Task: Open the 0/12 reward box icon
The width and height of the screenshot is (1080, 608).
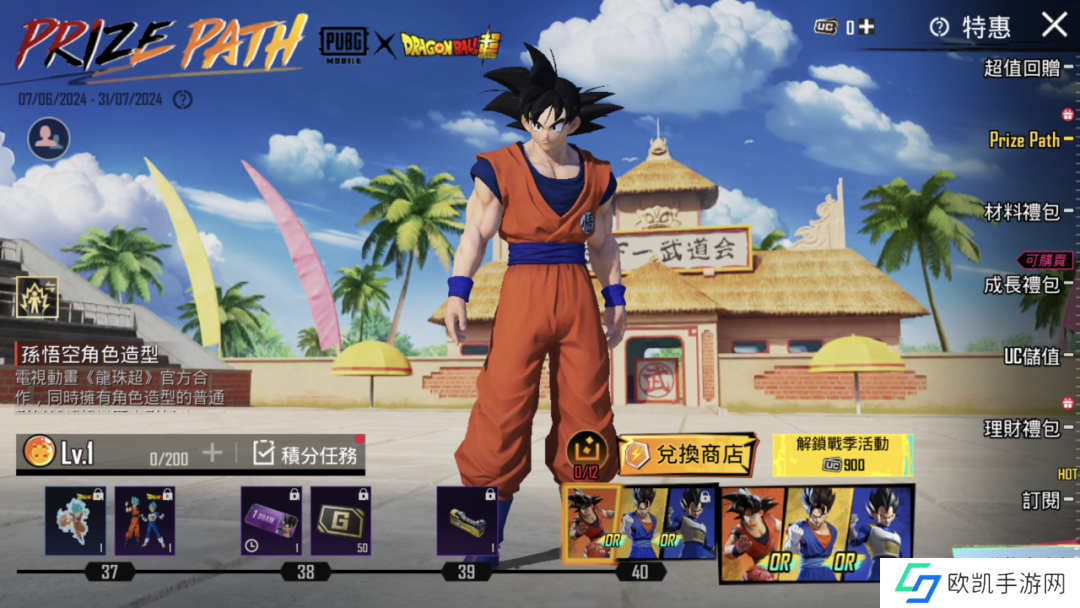Action: 586,452
